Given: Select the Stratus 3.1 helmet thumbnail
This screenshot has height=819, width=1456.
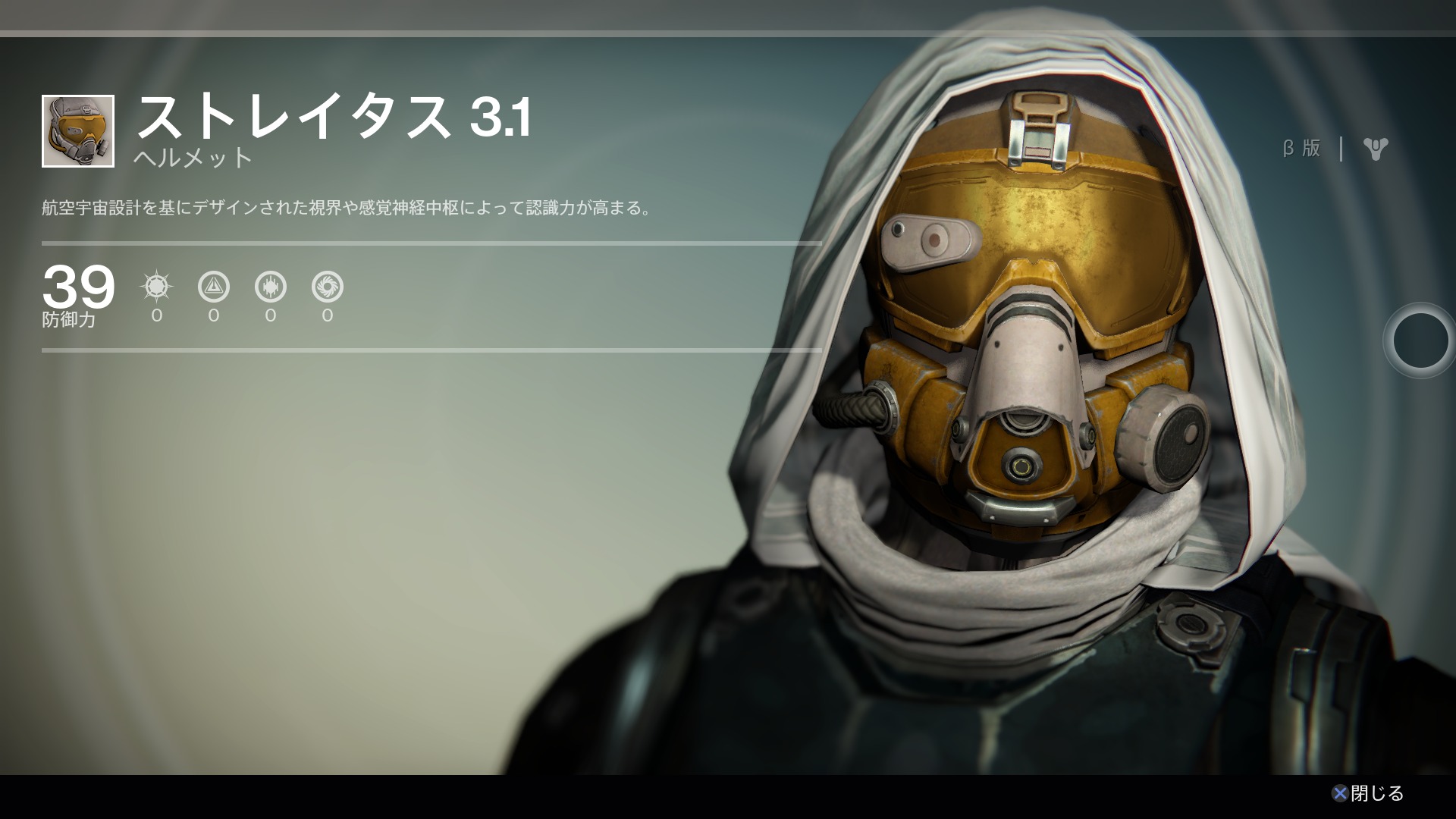Looking at the screenshot, I should (x=78, y=131).
